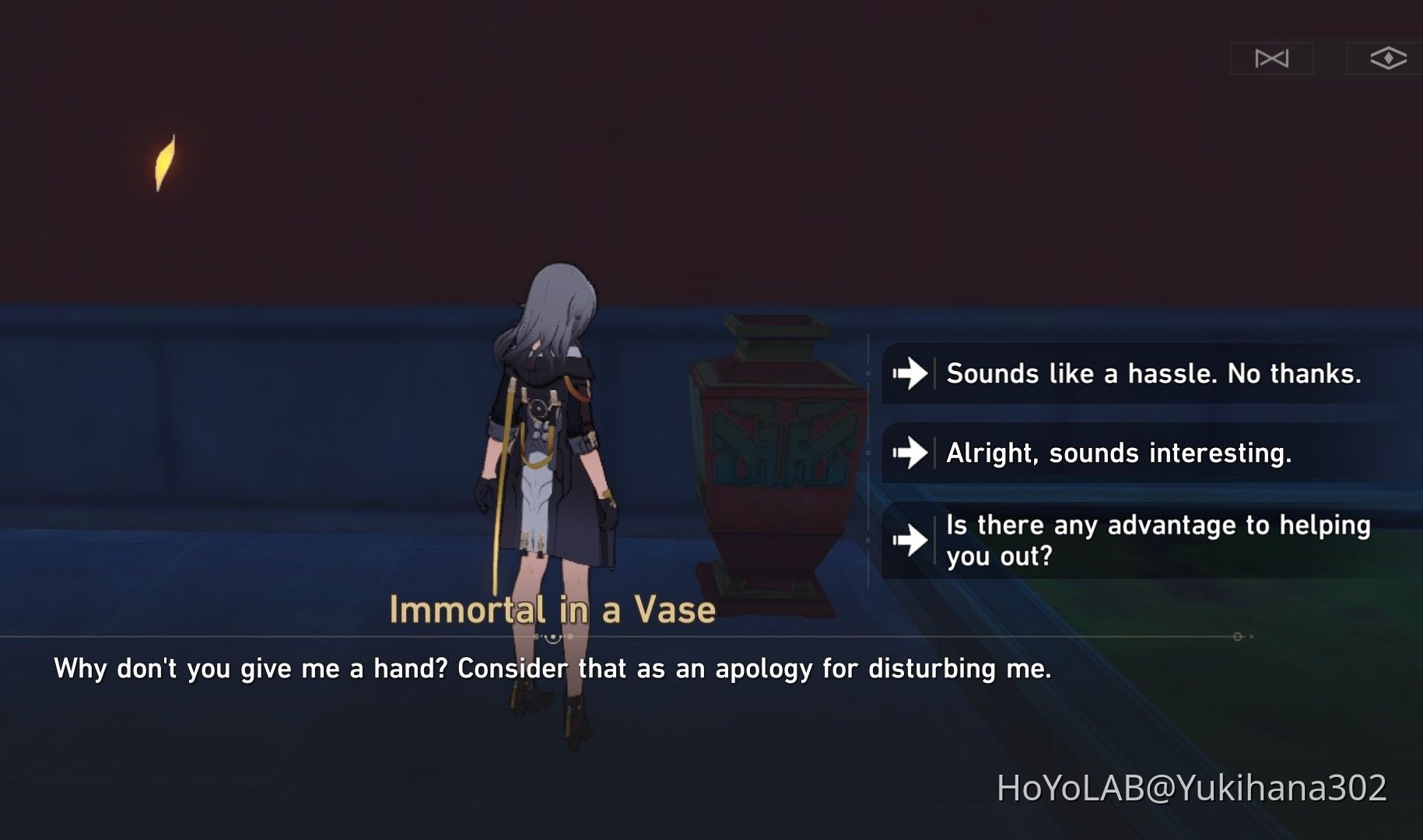Click the top-right icon group panel
1423x840 pixels.
click(x=1332, y=57)
